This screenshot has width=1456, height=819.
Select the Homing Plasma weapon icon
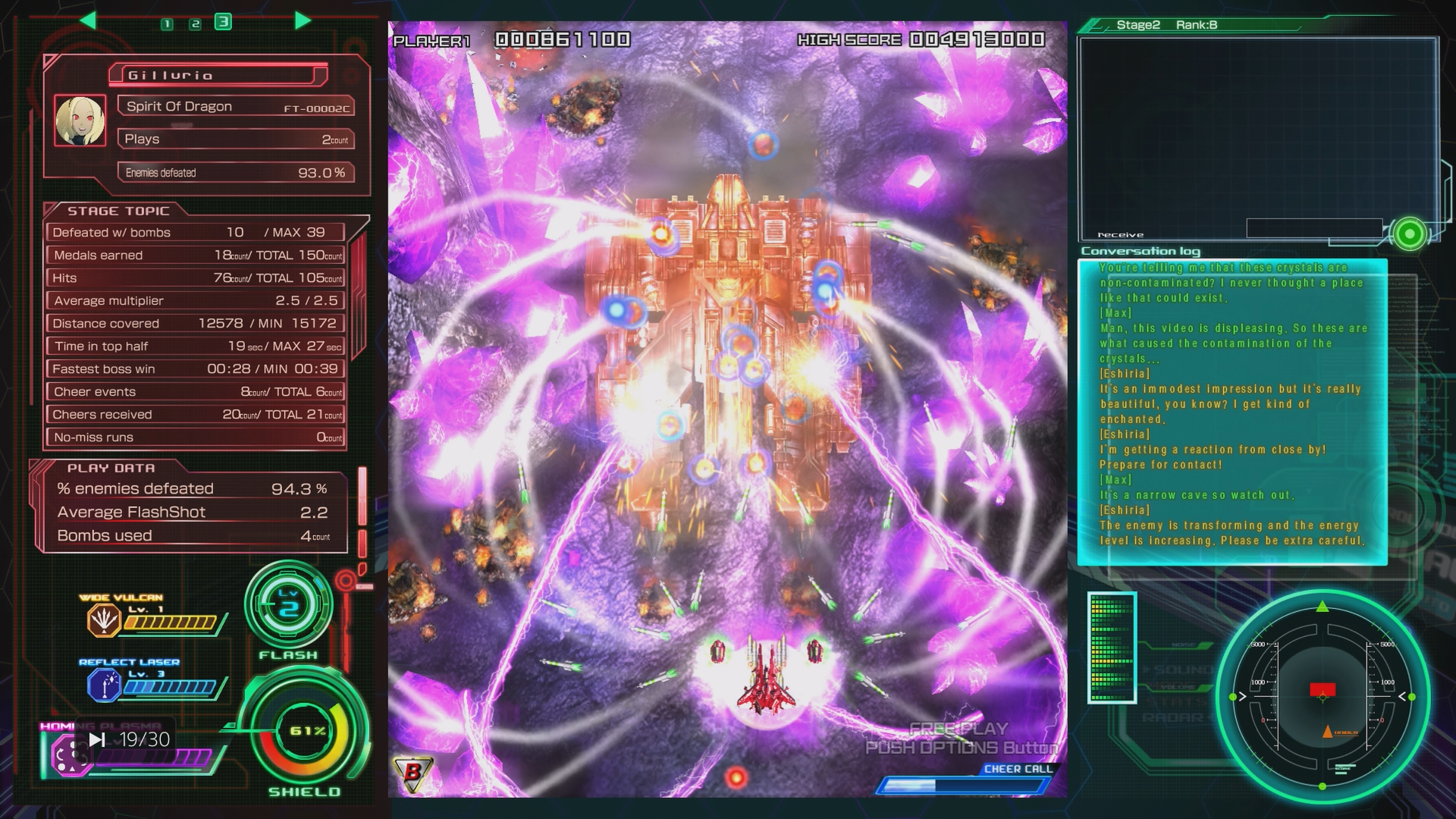pos(68,755)
